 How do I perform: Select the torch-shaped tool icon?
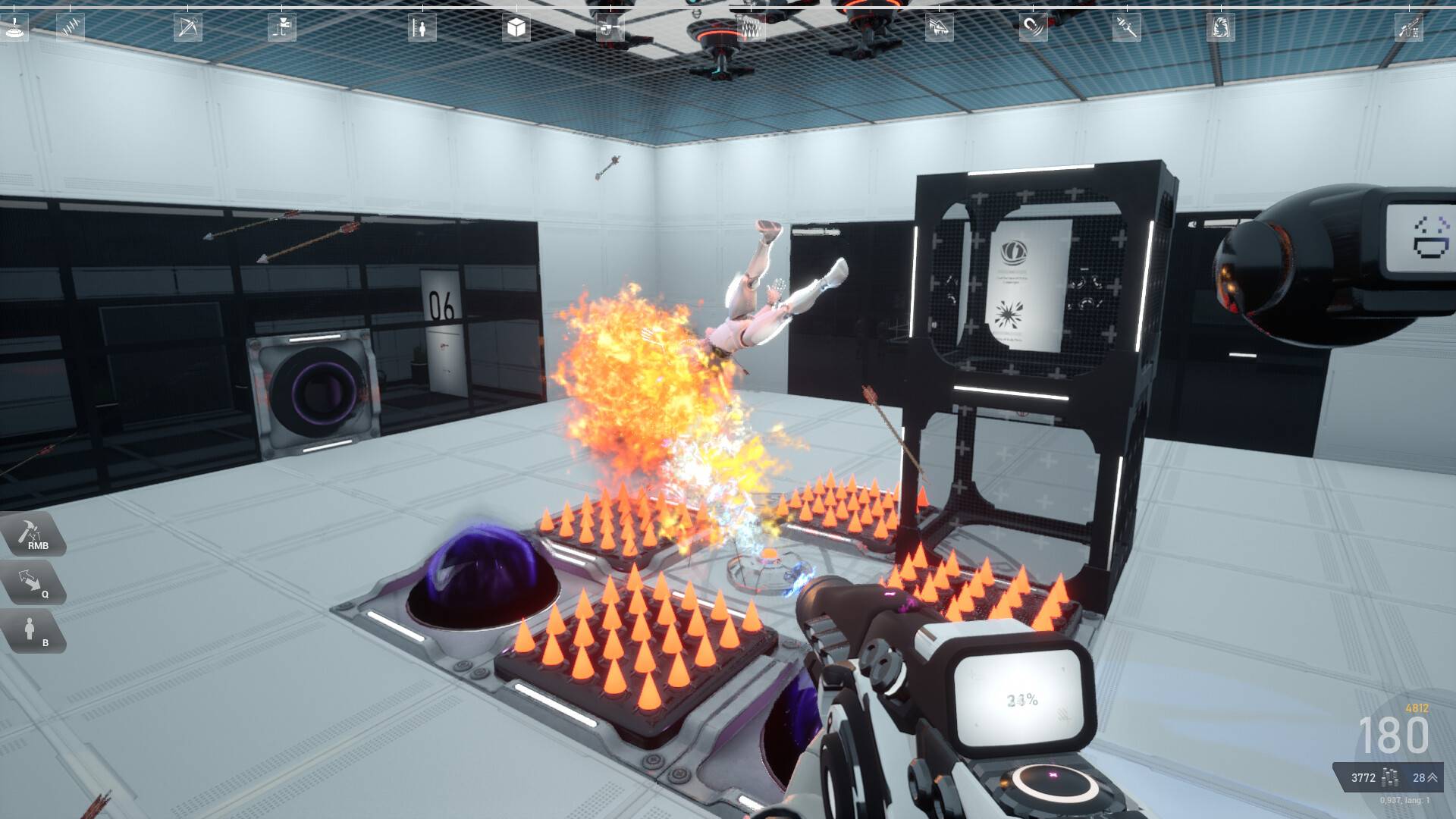click(1127, 28)
